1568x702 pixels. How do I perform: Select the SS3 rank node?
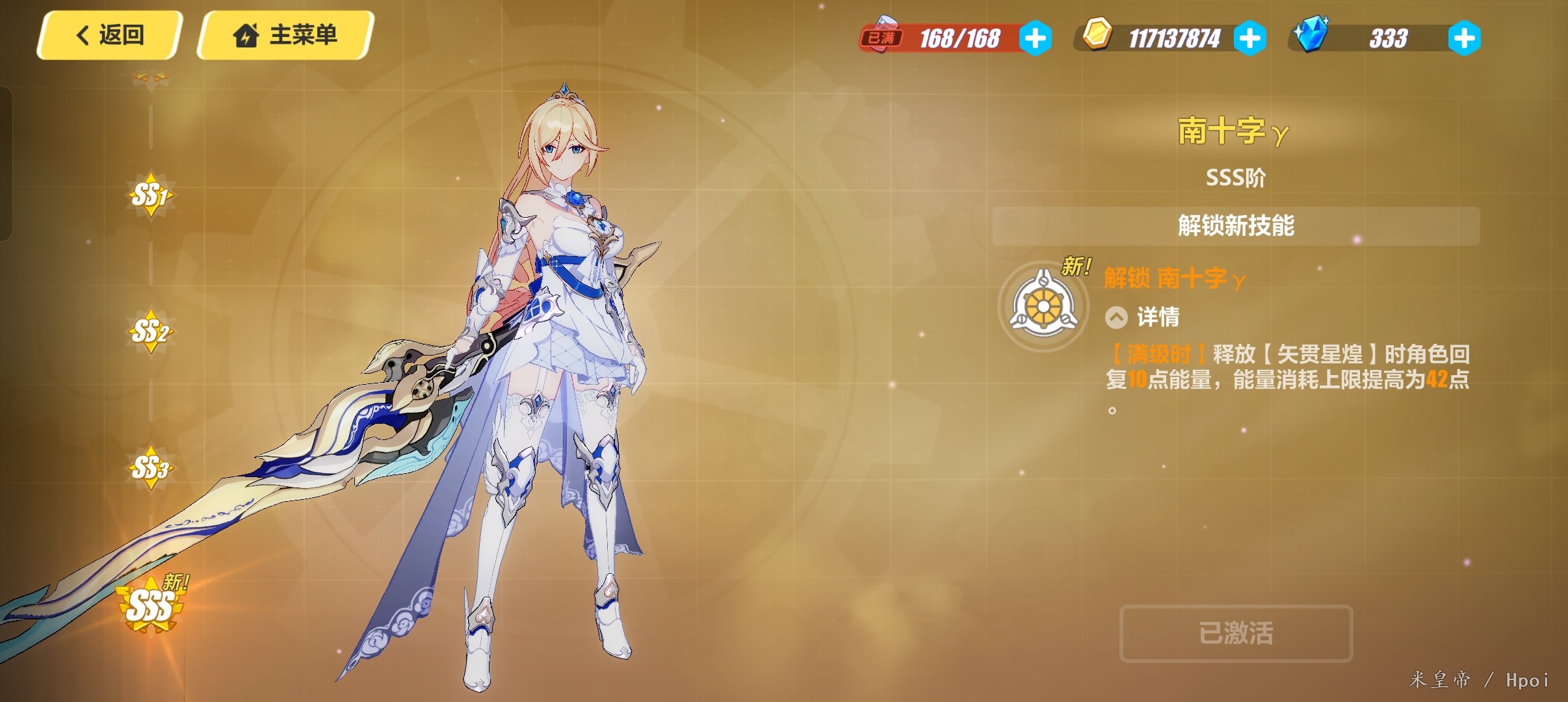click(x=150, y=467)
